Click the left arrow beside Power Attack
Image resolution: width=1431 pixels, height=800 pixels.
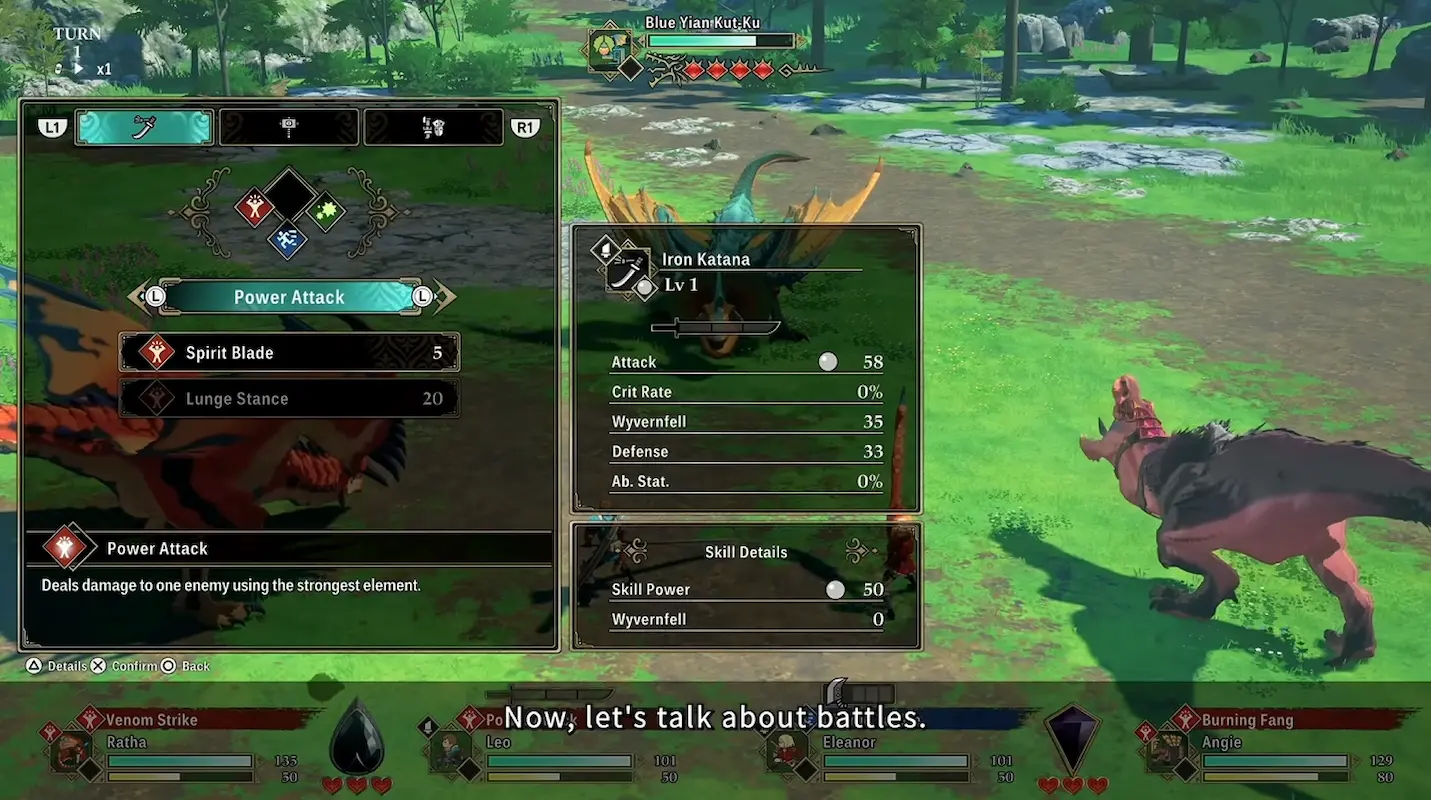[140, 297]
